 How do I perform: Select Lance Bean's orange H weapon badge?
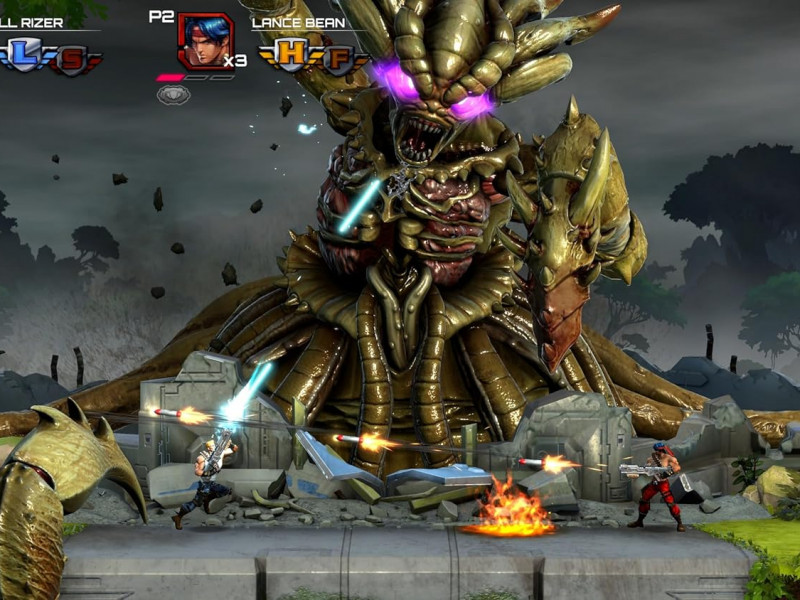(x=291, y=53)
